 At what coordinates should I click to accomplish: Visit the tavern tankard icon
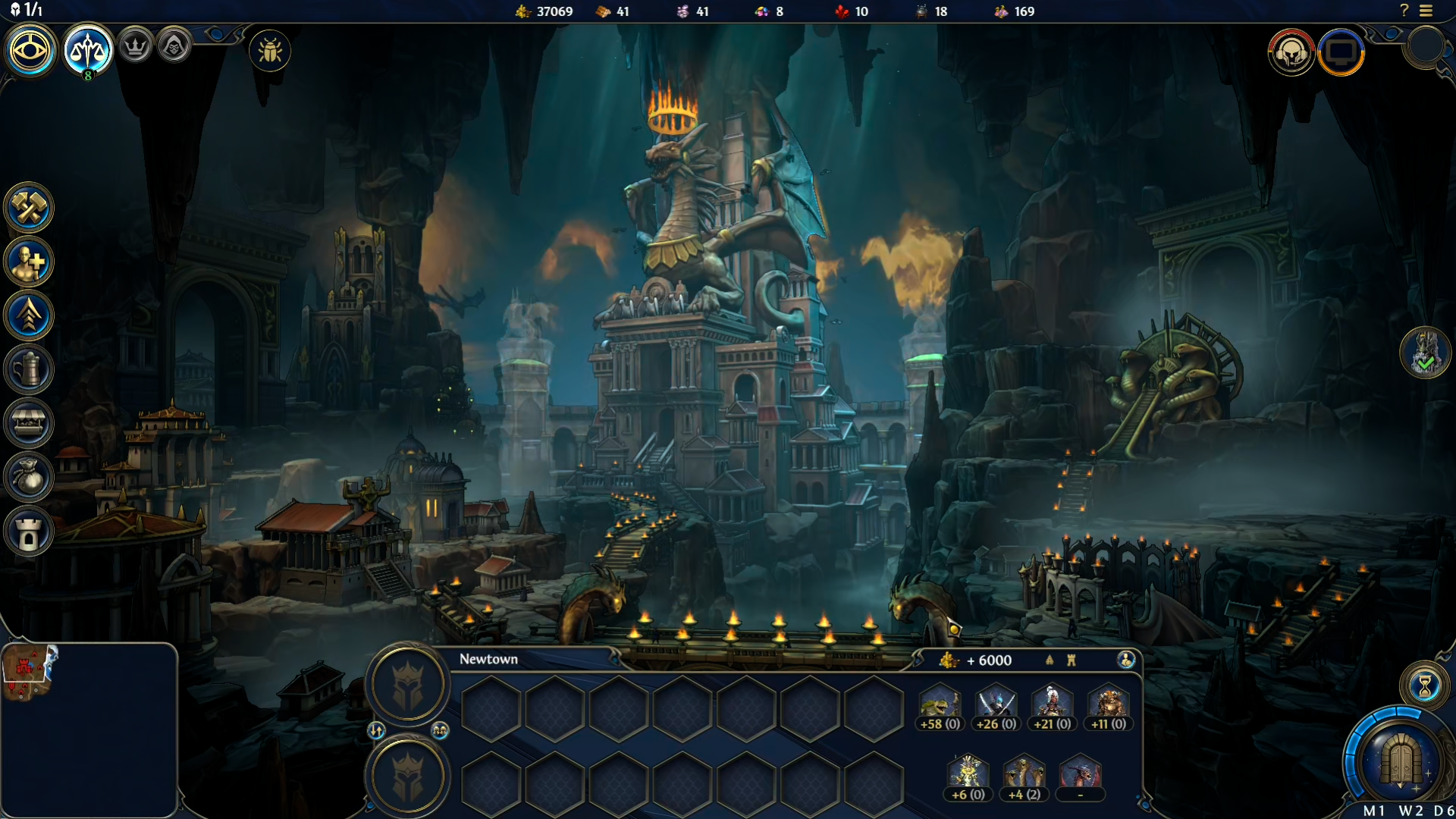29,370
